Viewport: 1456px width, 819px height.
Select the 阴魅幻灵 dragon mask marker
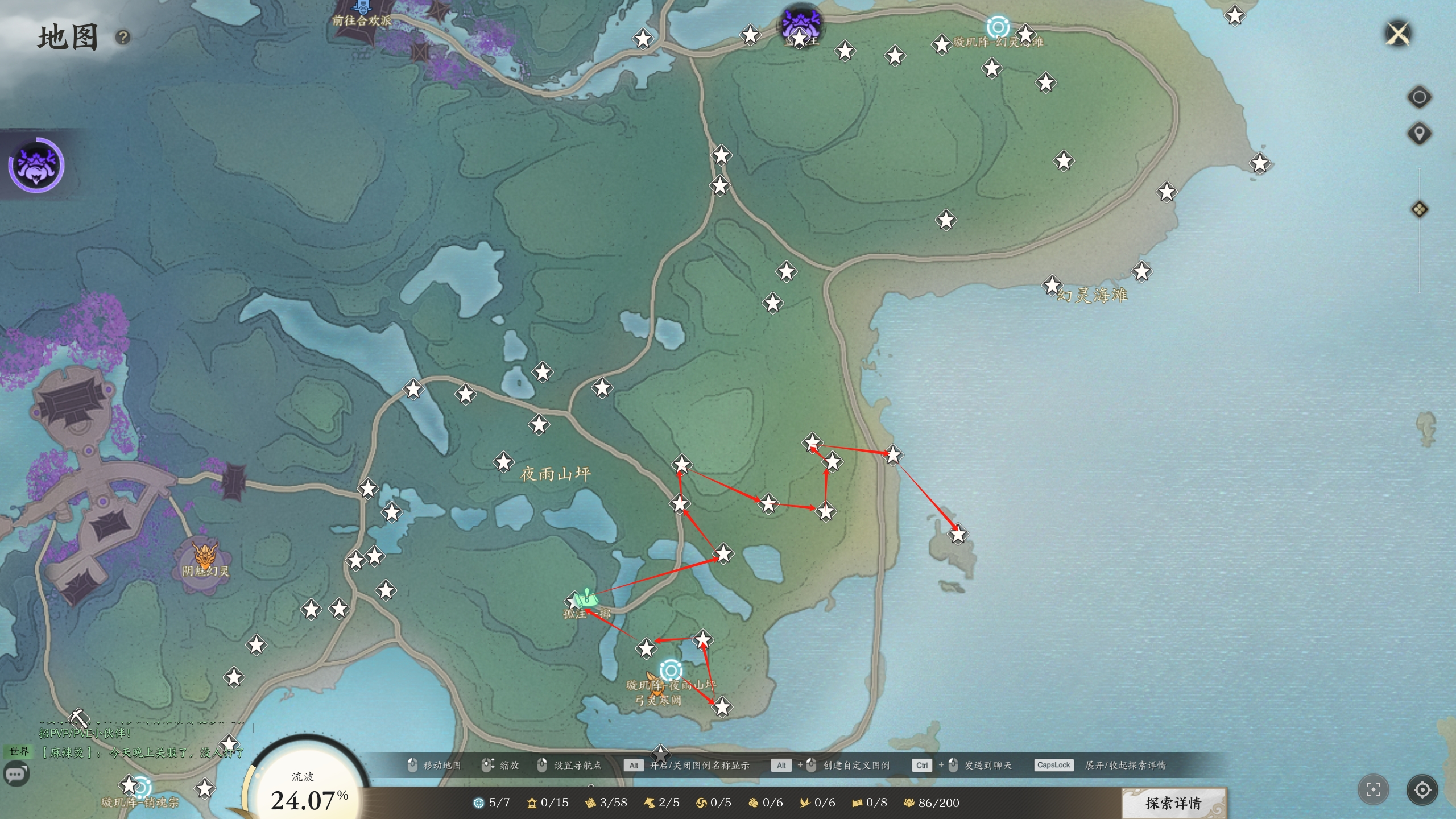[204, 554]
